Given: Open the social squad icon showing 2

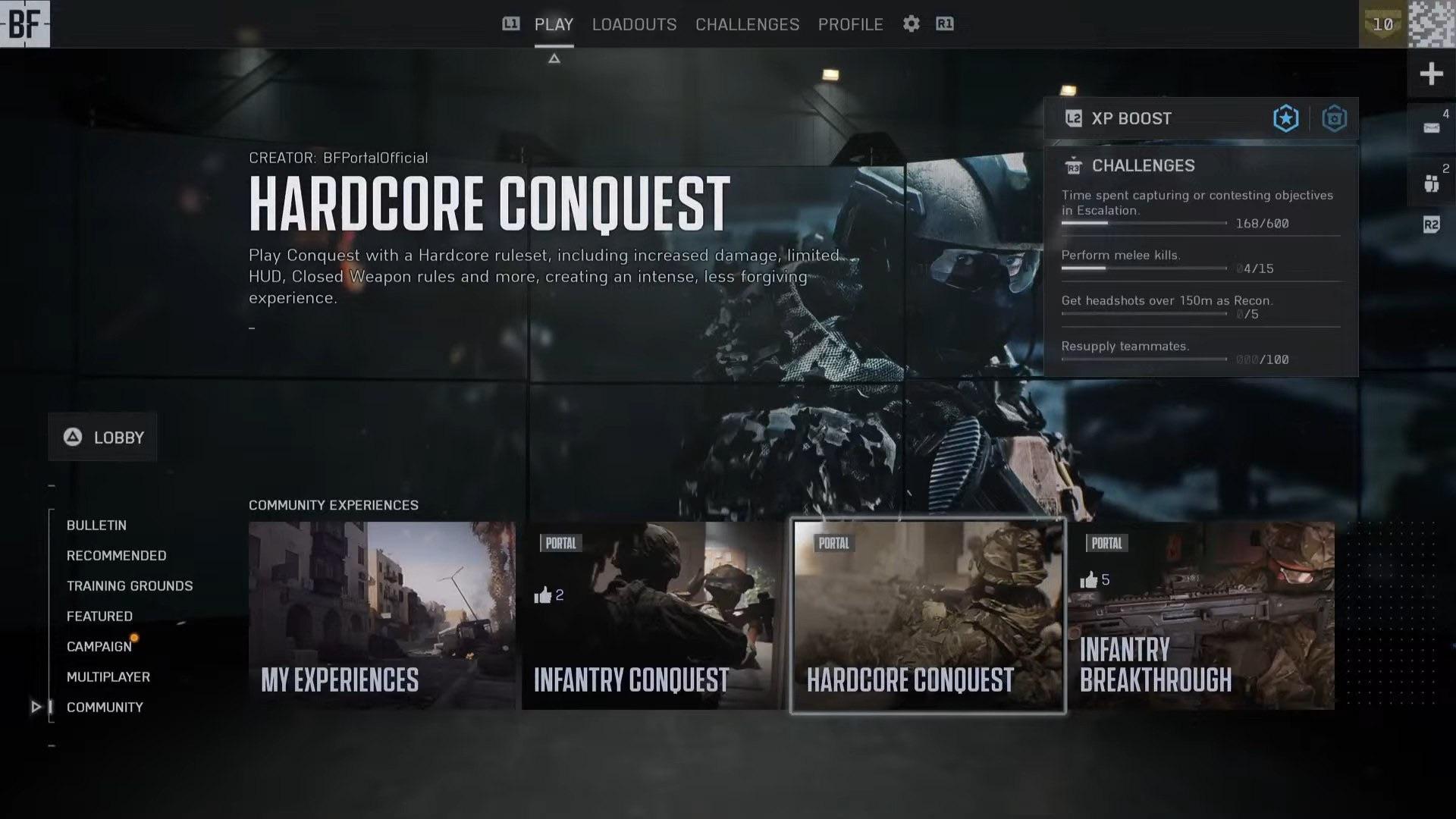Looking at the screenshot, I should (x=1430, y=182).
